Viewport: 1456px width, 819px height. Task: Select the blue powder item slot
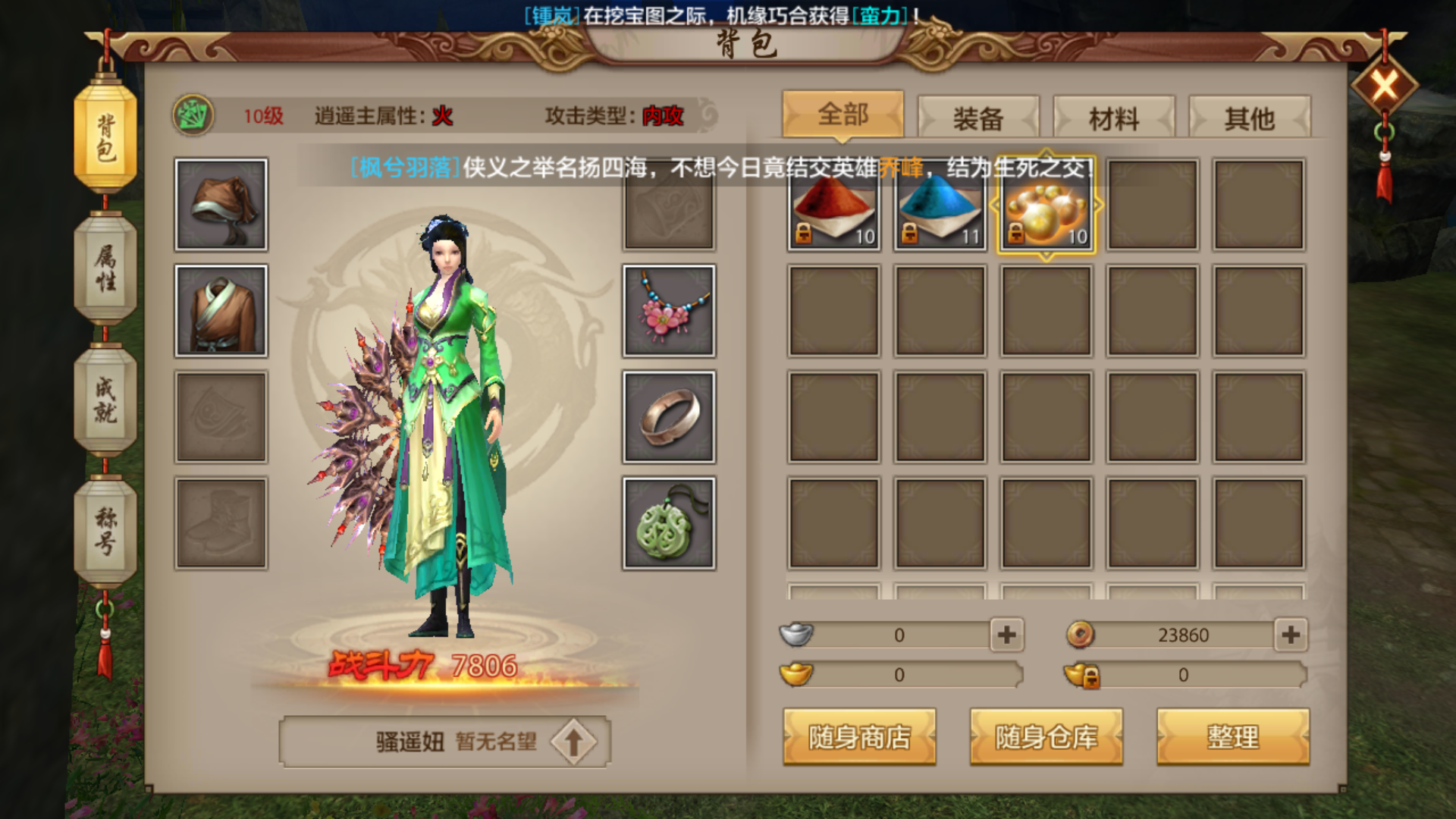[940, 206]
